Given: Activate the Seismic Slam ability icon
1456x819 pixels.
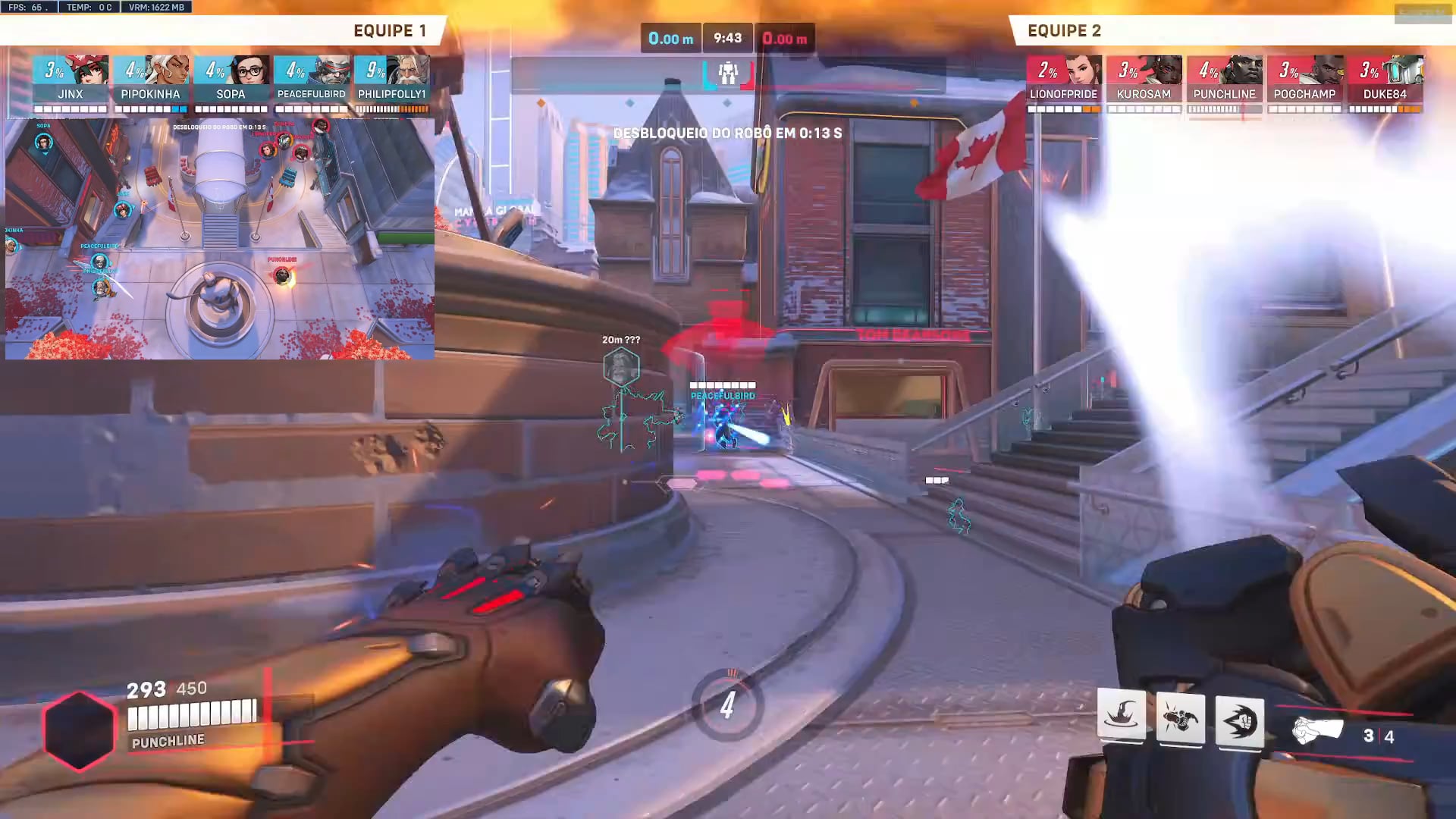Looking at the screenshot, I should coord(1121,715).
